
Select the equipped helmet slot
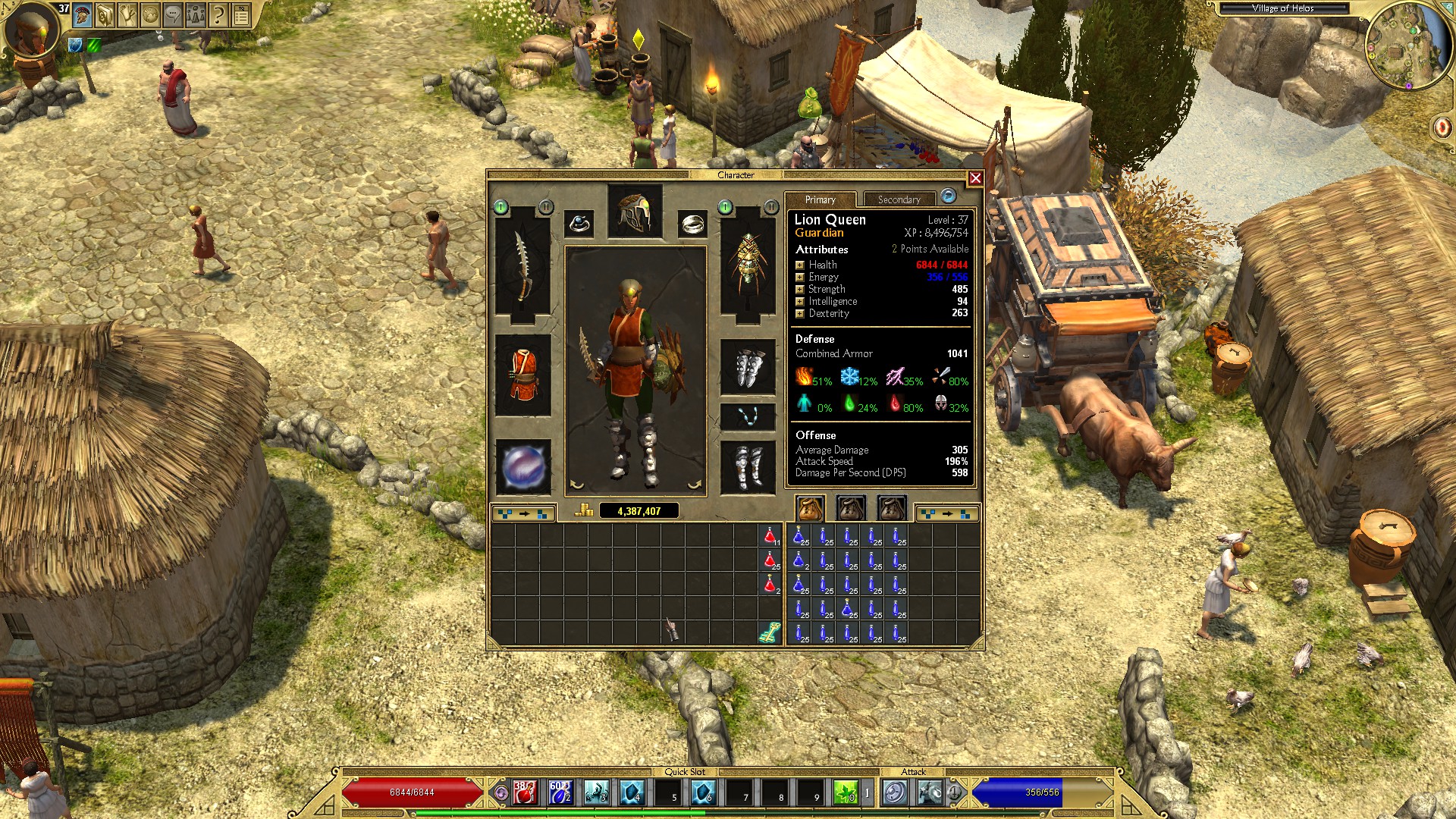(x=635, y=212)
